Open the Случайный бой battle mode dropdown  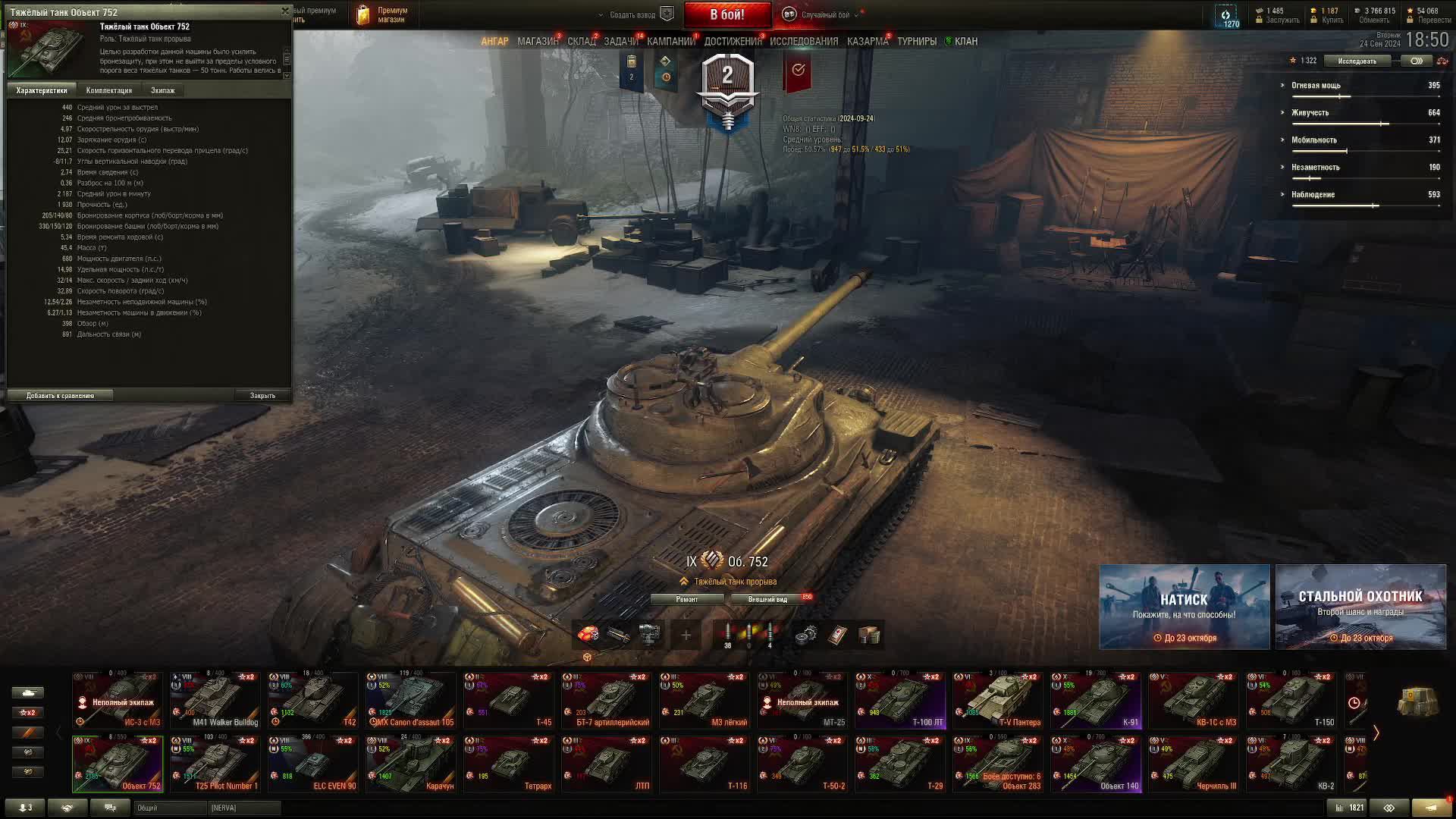point(824,14)
